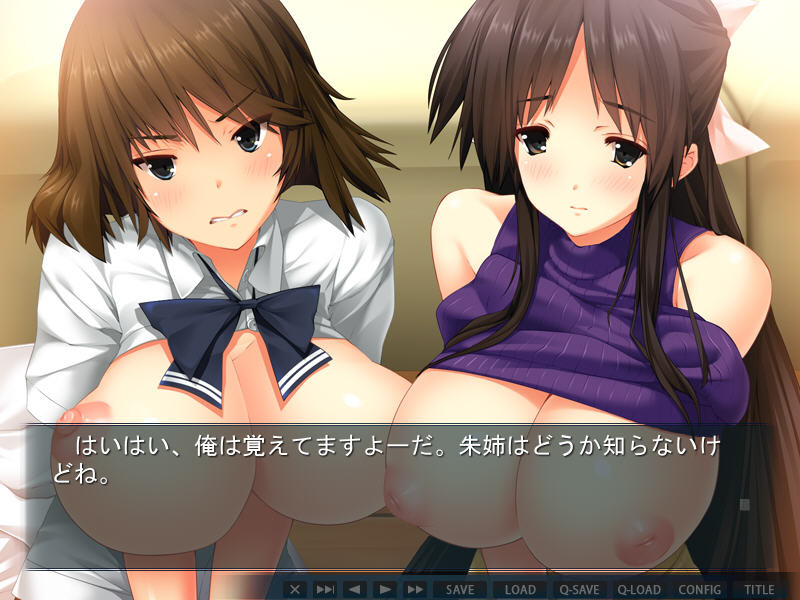Quick load using Q-LOAD
Viewport: 800px width, 600px height.
click(x=639, y=590)
